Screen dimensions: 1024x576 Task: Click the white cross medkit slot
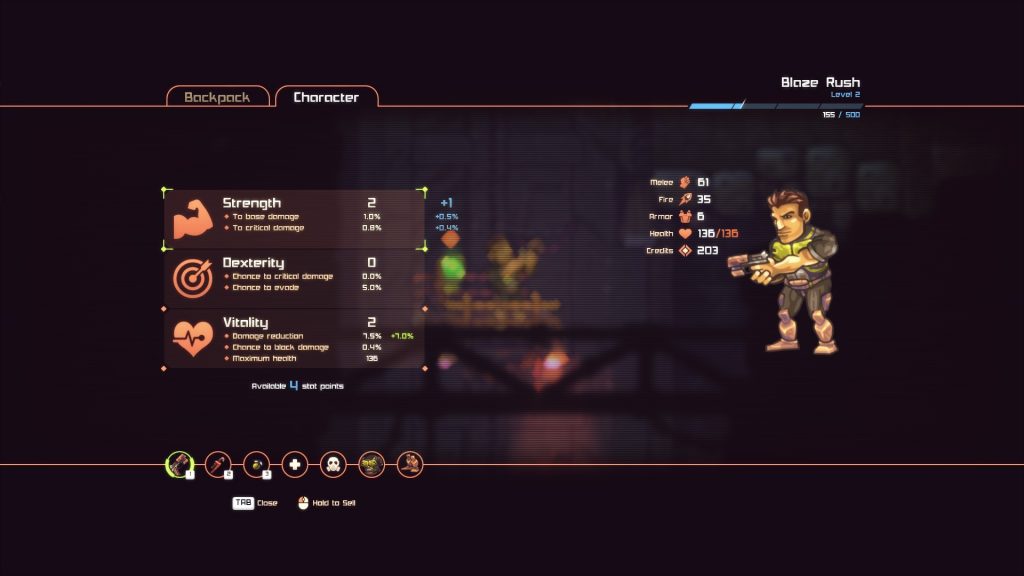pyautogui.click(x=295, y=464)
